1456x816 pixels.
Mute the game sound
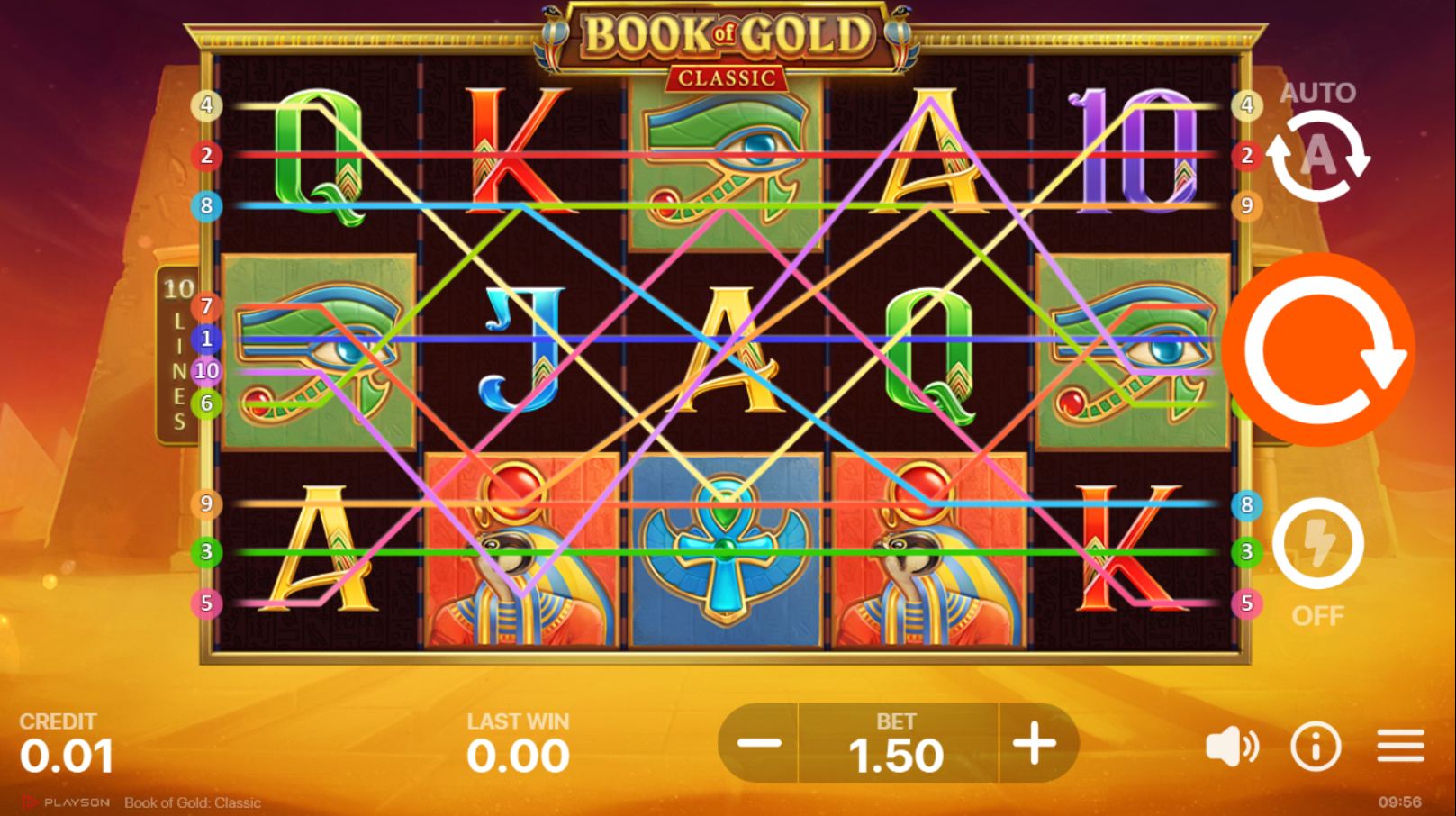click(1234, 747)
